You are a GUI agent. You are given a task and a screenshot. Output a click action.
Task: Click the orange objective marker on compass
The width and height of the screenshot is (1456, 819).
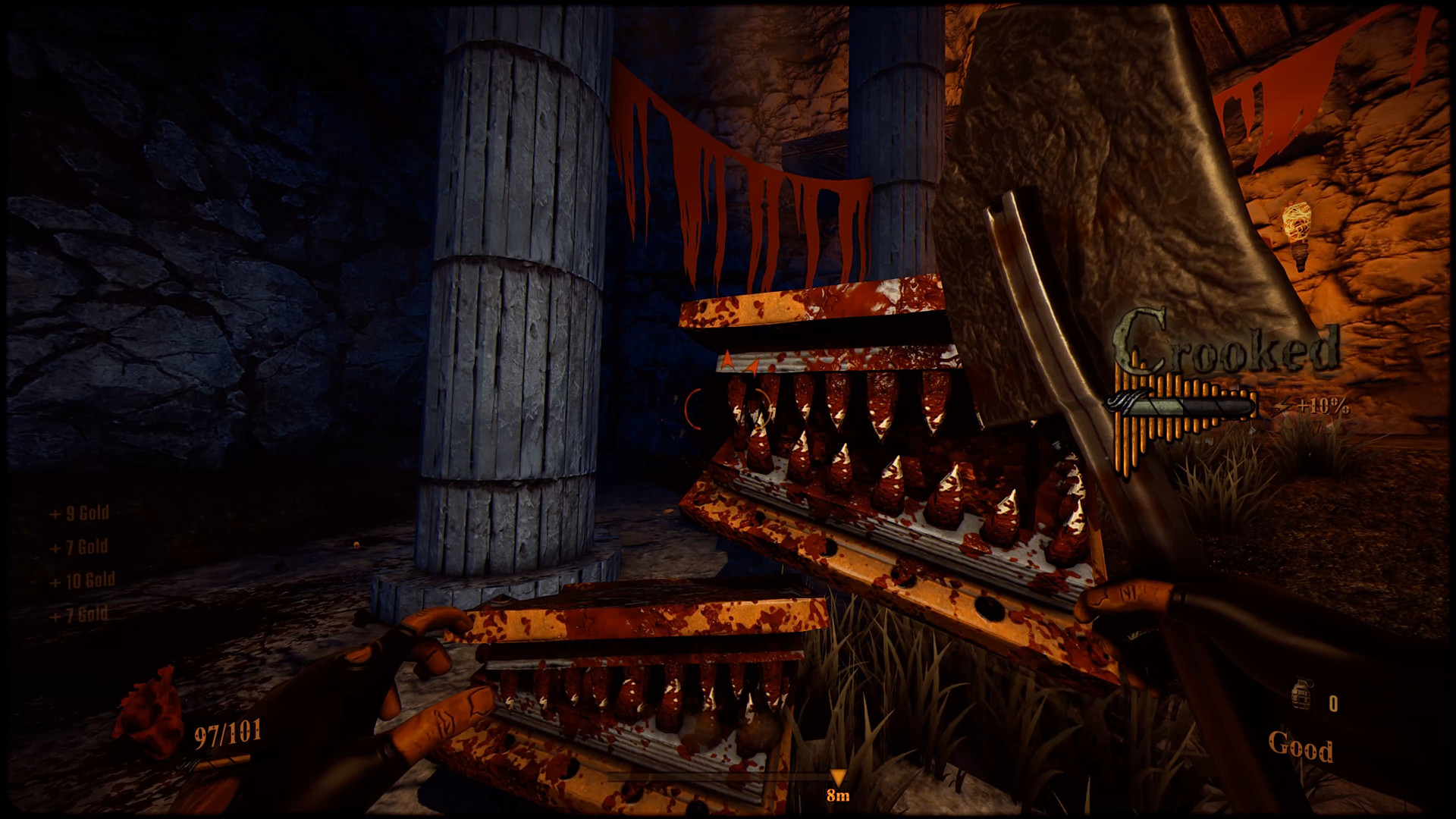(x=837, y=778)
